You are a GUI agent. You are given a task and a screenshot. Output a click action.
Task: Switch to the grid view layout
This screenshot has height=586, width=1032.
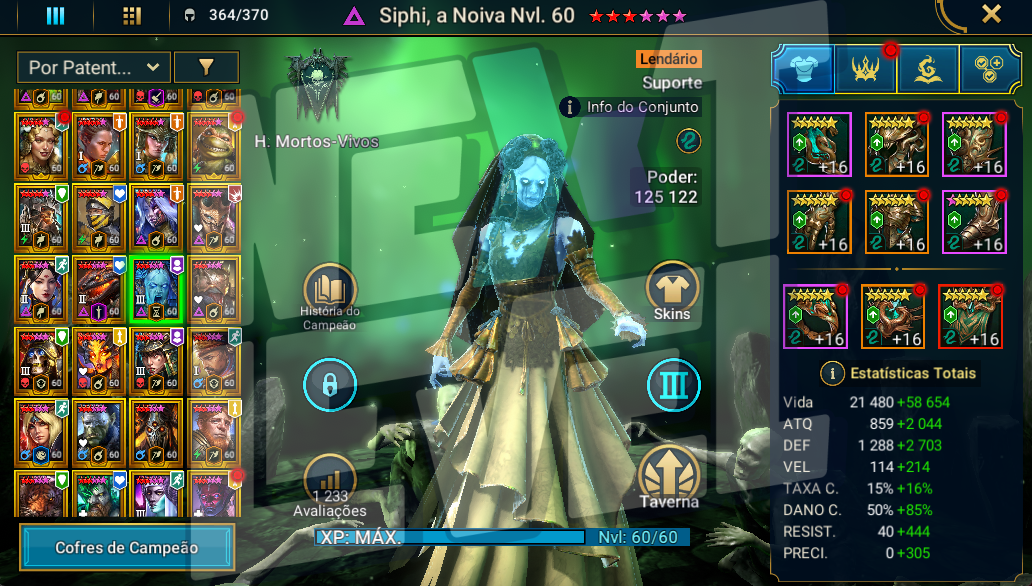click(131, 16)
